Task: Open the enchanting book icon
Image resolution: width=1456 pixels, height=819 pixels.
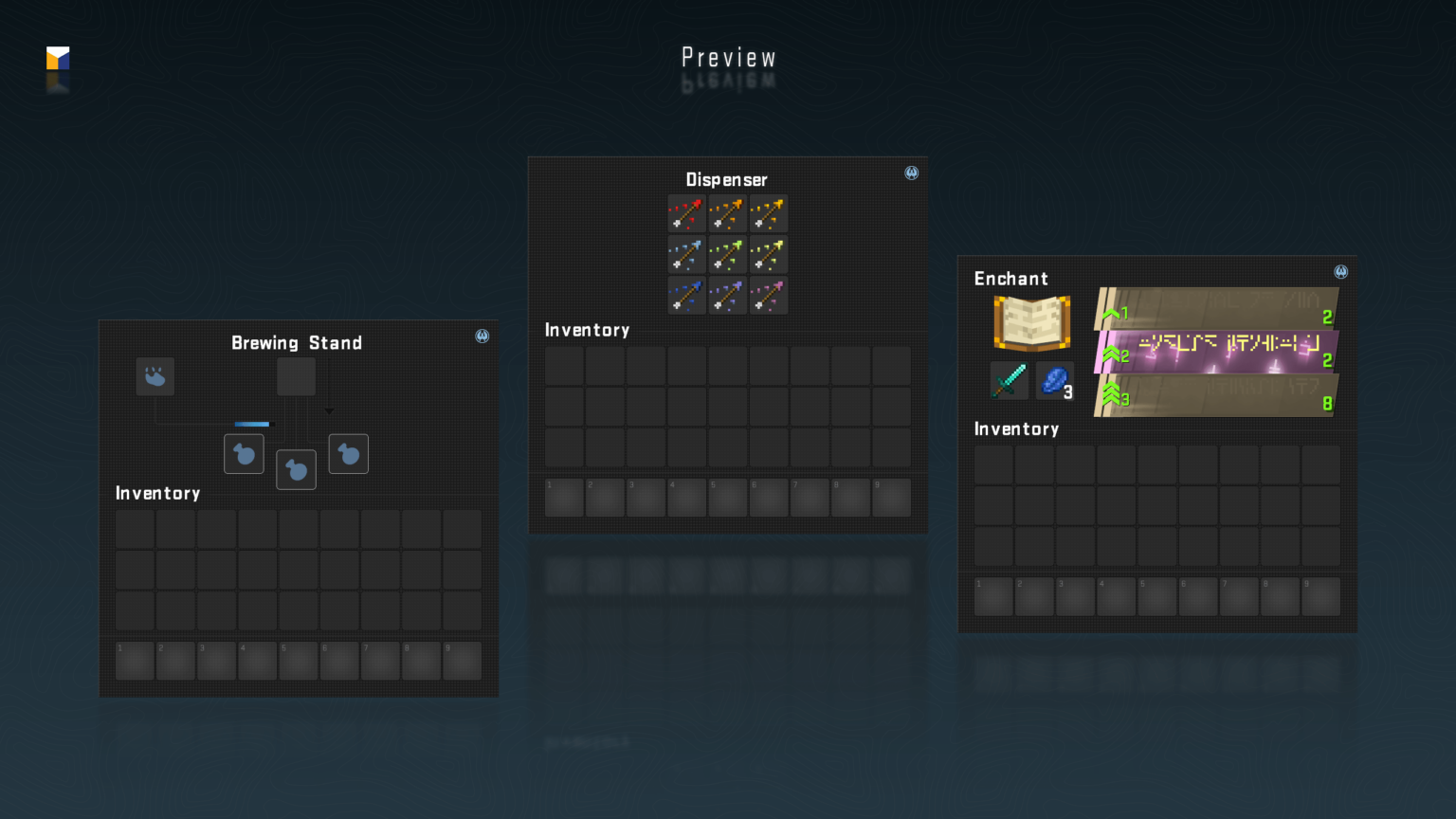Action: coord(1030,323)
